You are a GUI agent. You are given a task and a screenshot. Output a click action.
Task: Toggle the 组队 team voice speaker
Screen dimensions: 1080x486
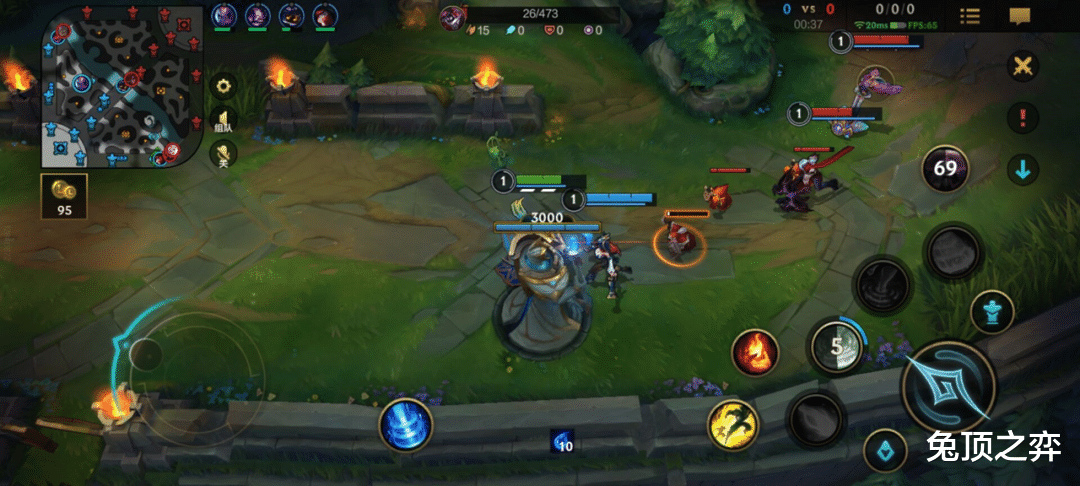click(223, 120)
